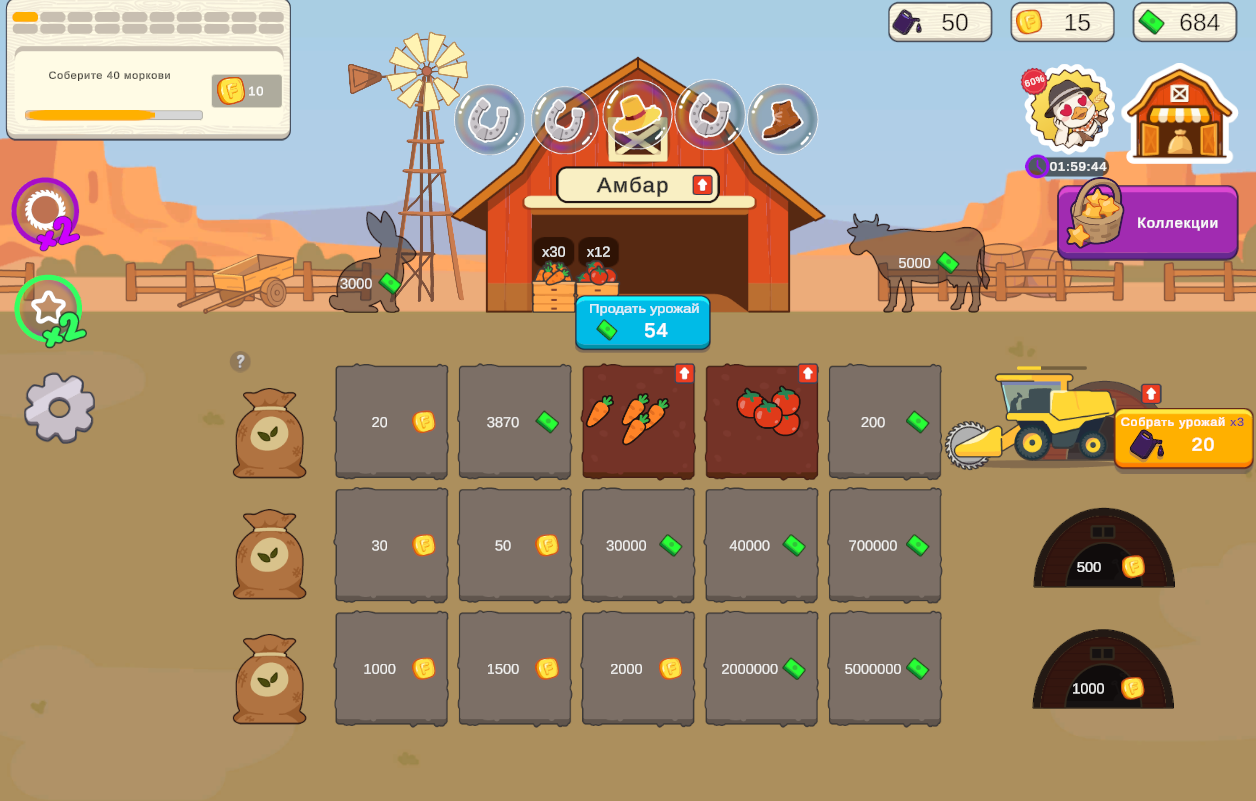Activate the purple saw x2 booster
The image size is (1256, 801).
coord(46,213)
